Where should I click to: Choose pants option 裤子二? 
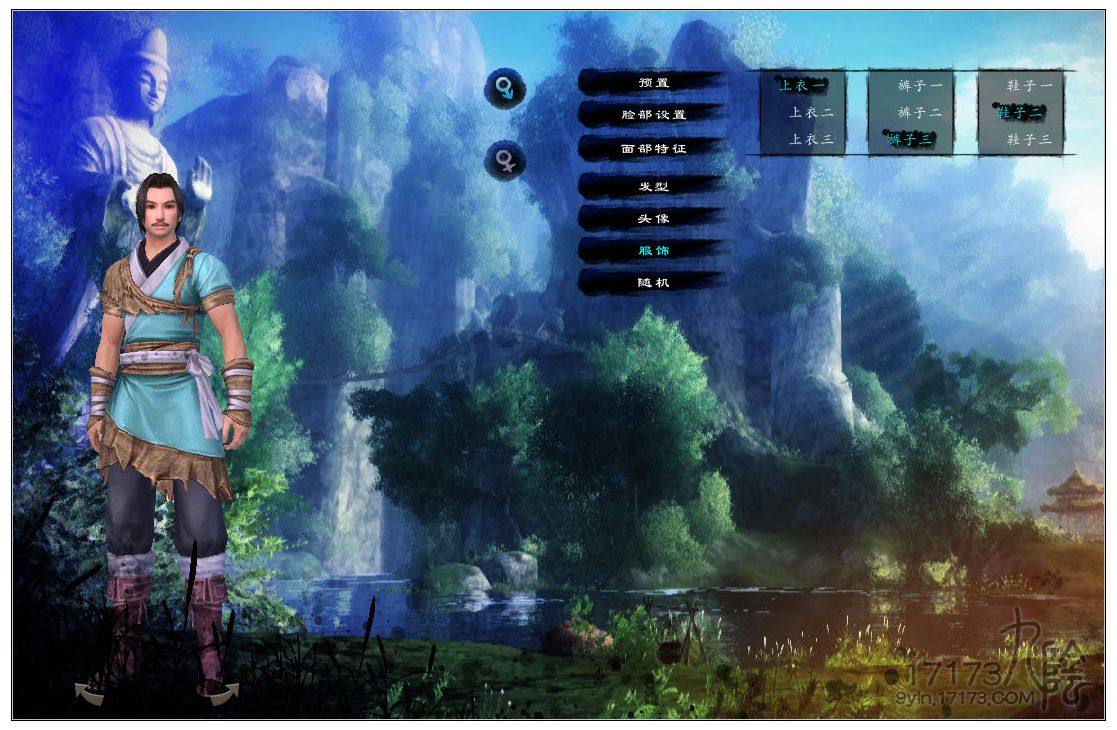pyautogui.click(x=919, y=113)
